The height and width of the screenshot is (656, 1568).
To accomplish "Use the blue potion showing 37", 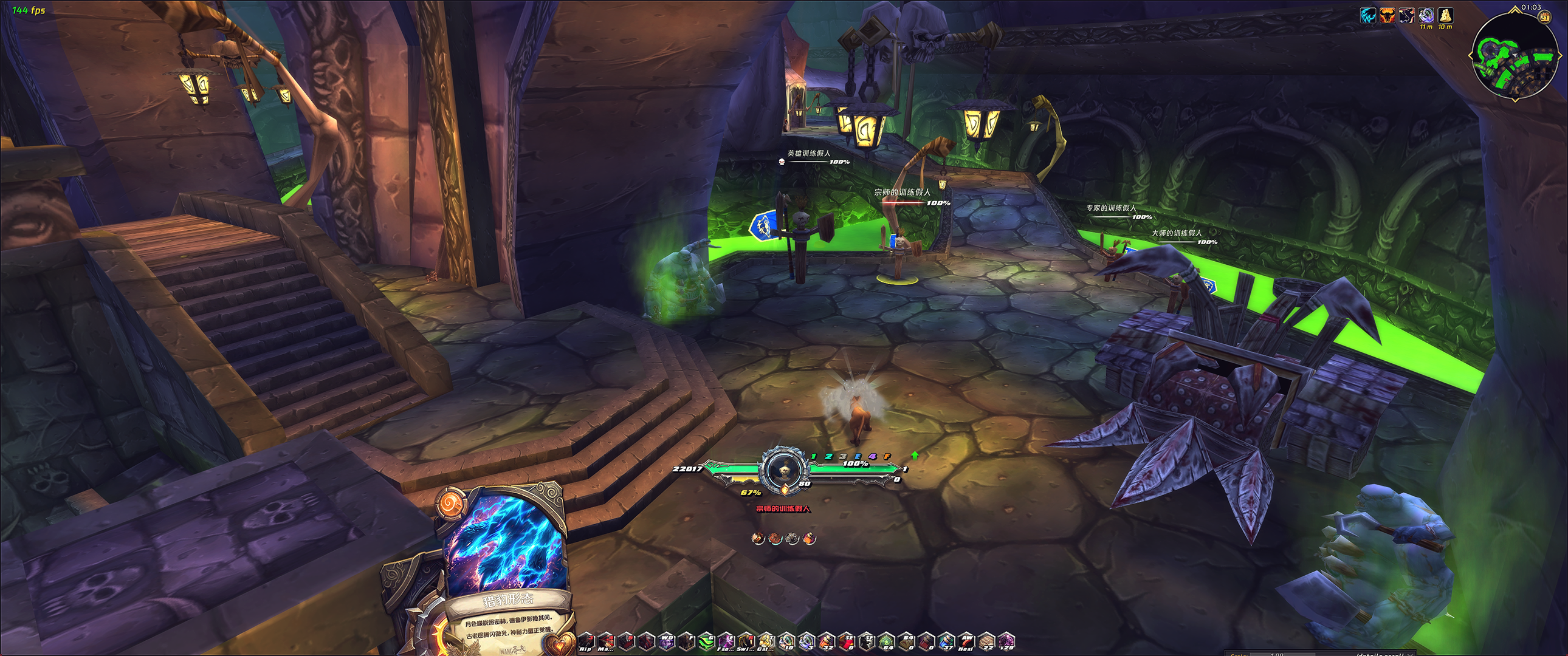I will pos(946,641).
